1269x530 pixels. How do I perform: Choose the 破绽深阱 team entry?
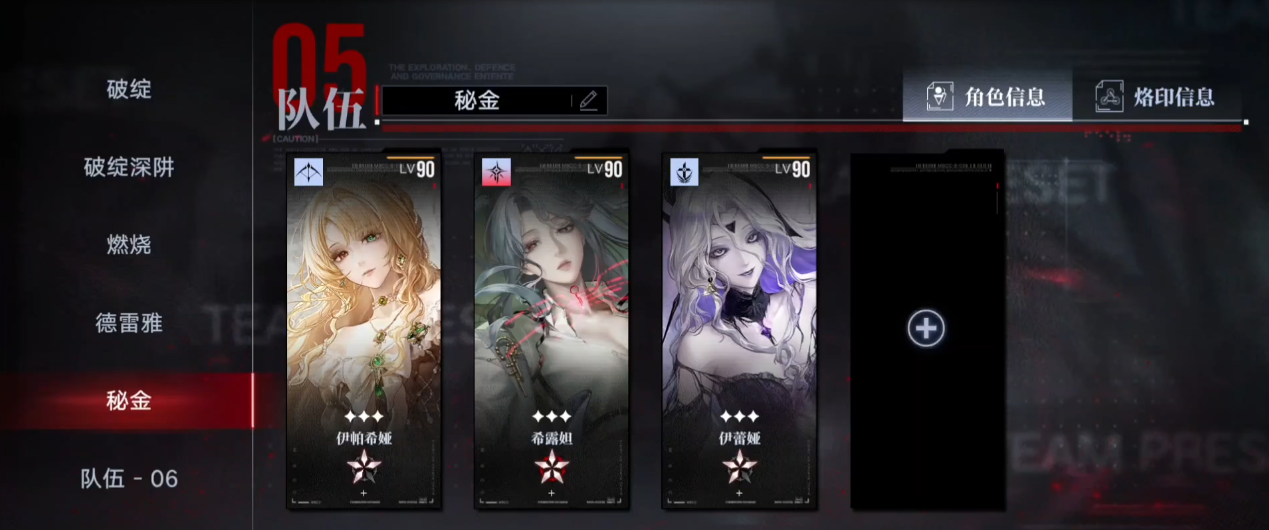(x=129, y=167)
